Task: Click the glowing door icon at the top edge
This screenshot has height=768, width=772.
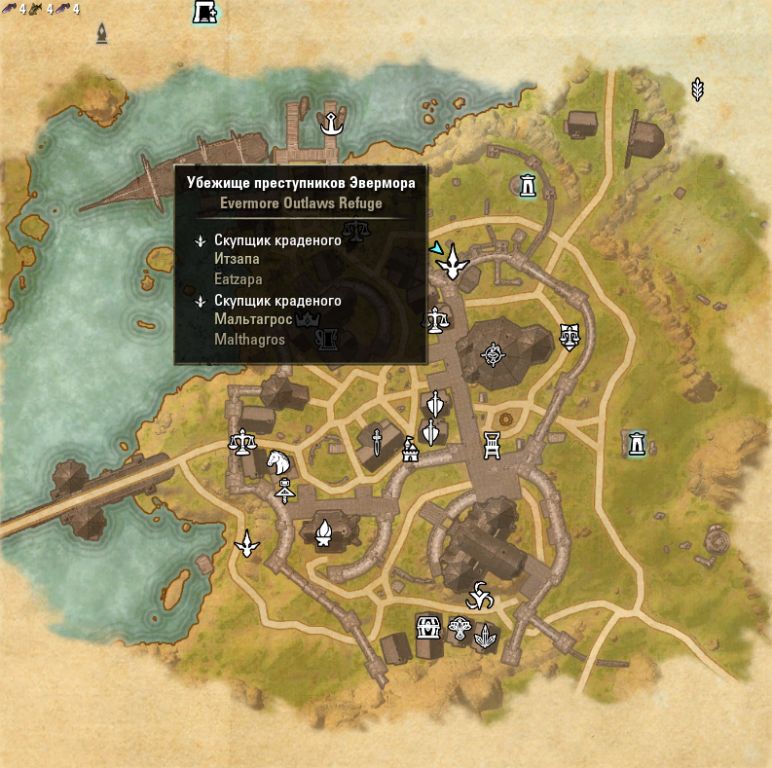Action: (205, 13)
